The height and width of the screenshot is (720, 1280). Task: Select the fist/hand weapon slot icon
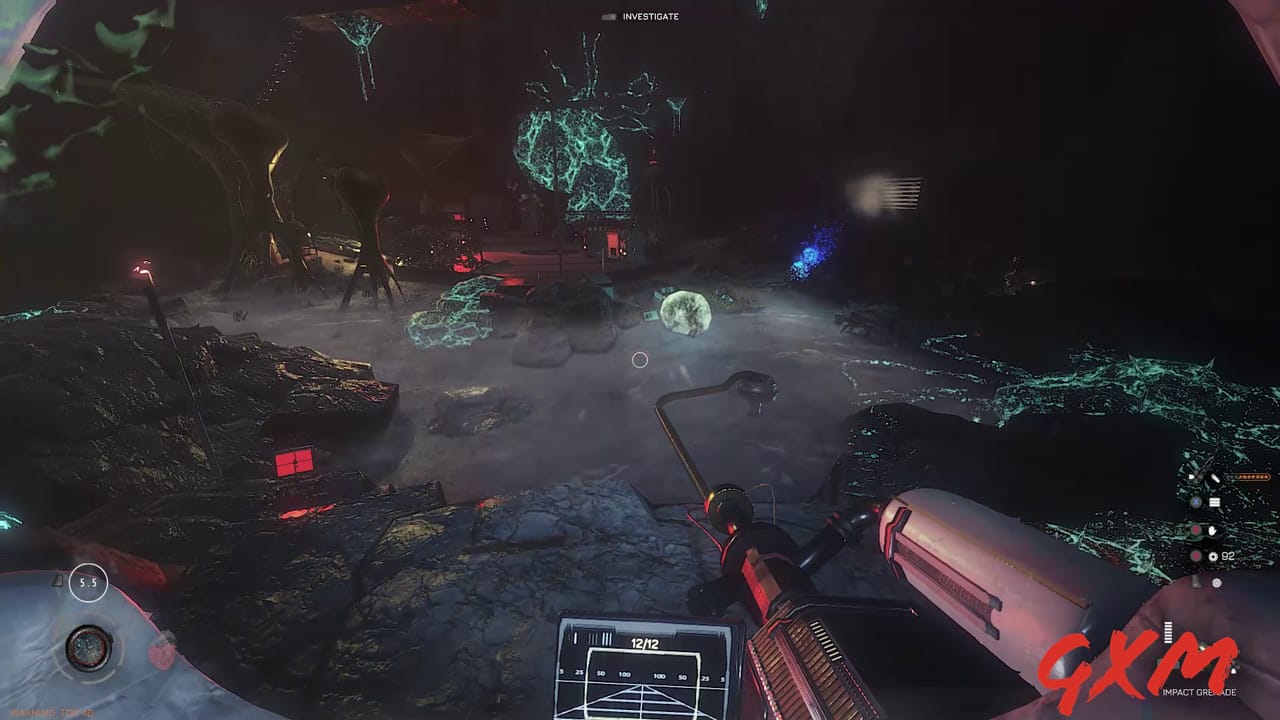[x=1212, y=530]
